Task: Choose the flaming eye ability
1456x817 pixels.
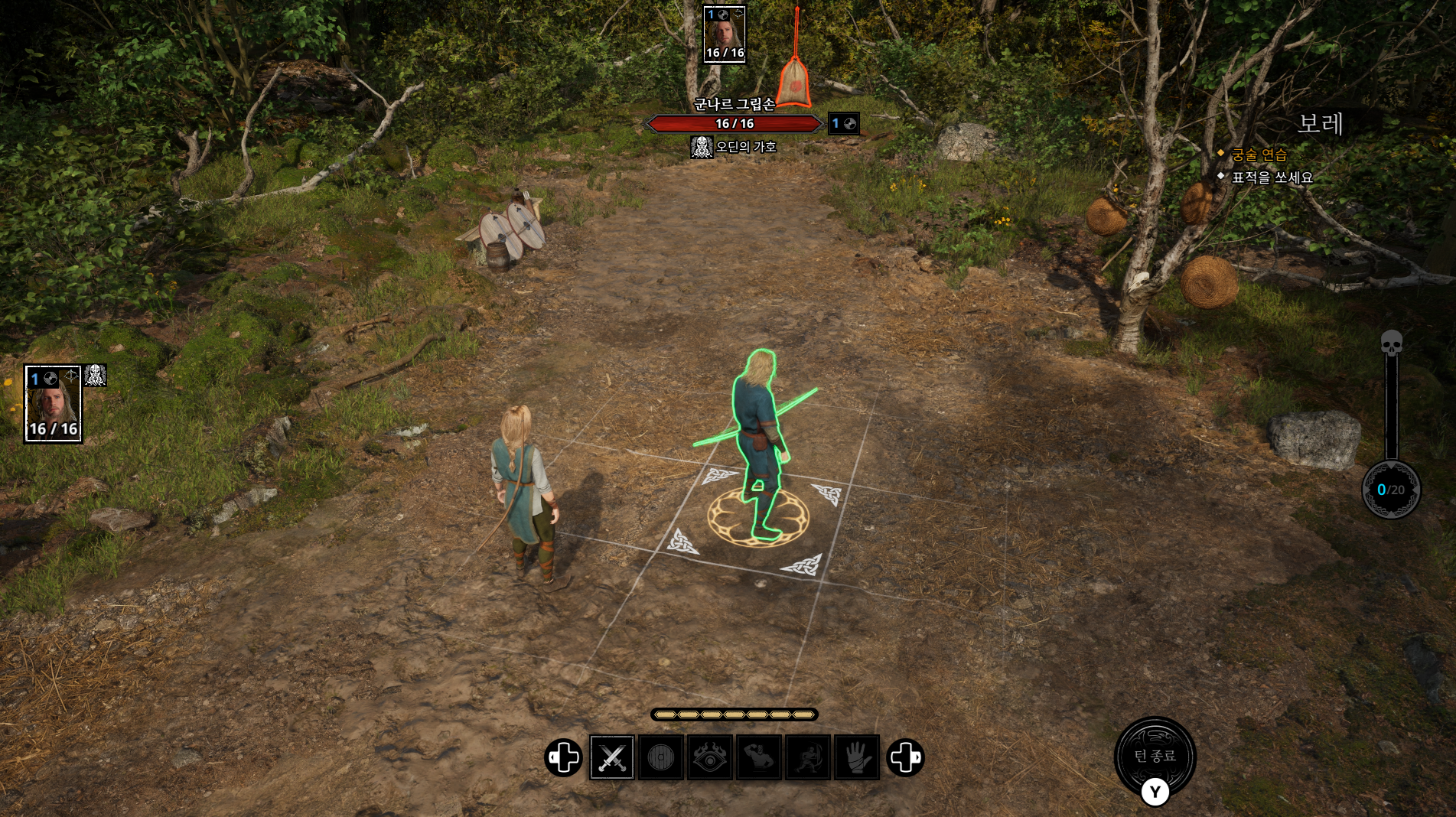Action: pyautogui.click(x=709, y=757)
